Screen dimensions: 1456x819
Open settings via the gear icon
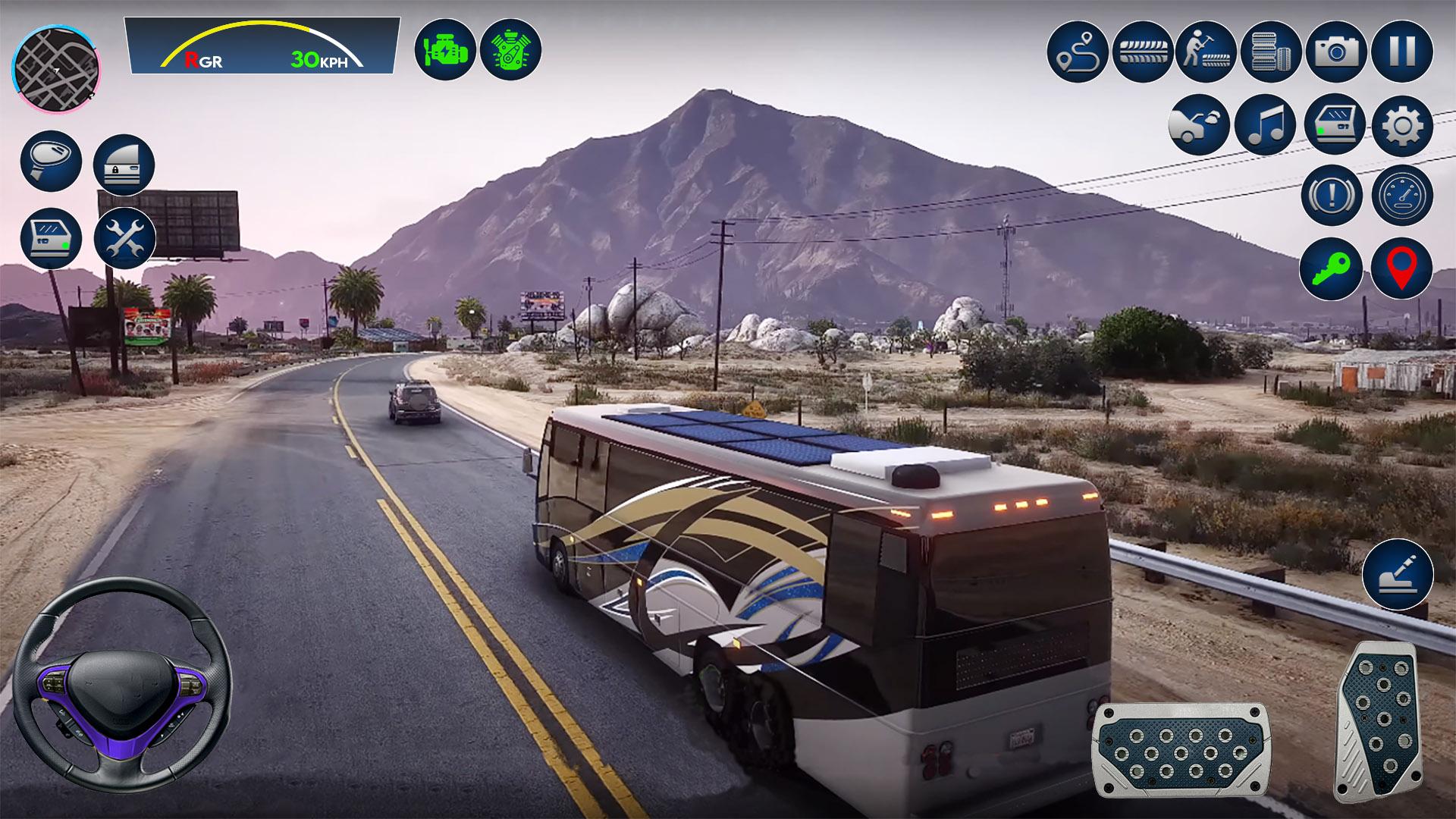pos(1402,124)
